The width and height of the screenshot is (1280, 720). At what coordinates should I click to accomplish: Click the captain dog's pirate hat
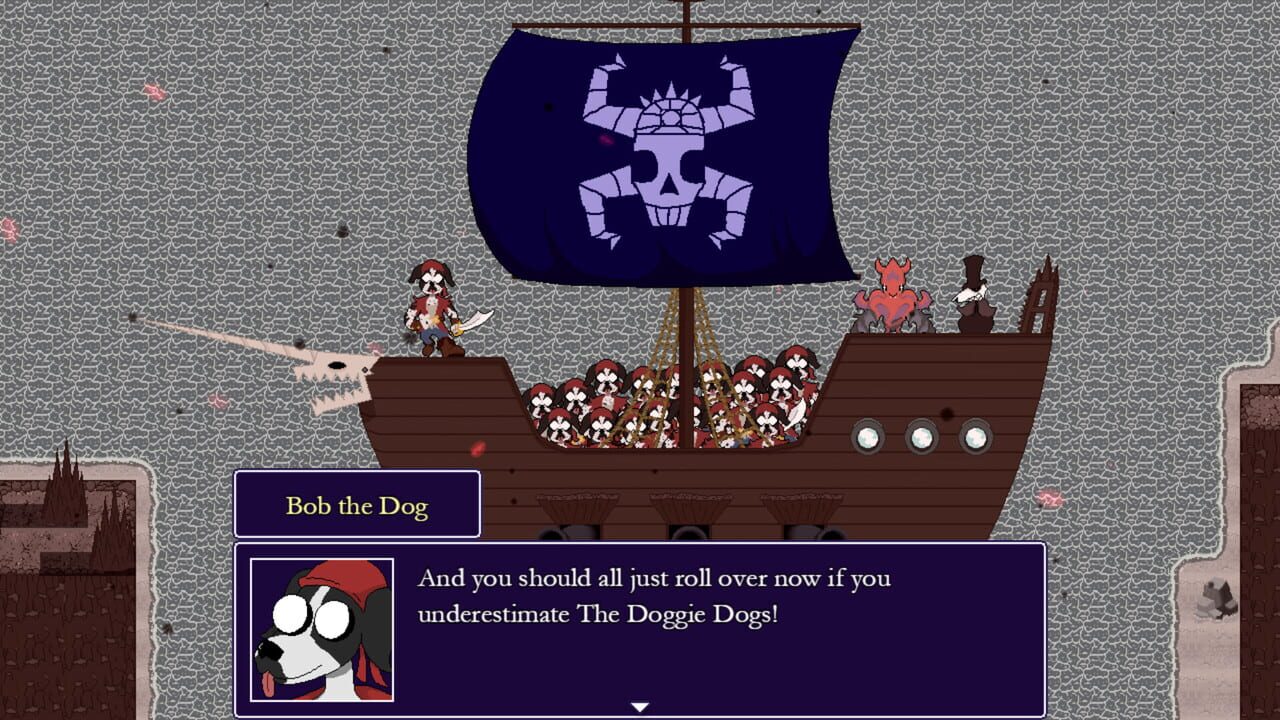point(432,272)
